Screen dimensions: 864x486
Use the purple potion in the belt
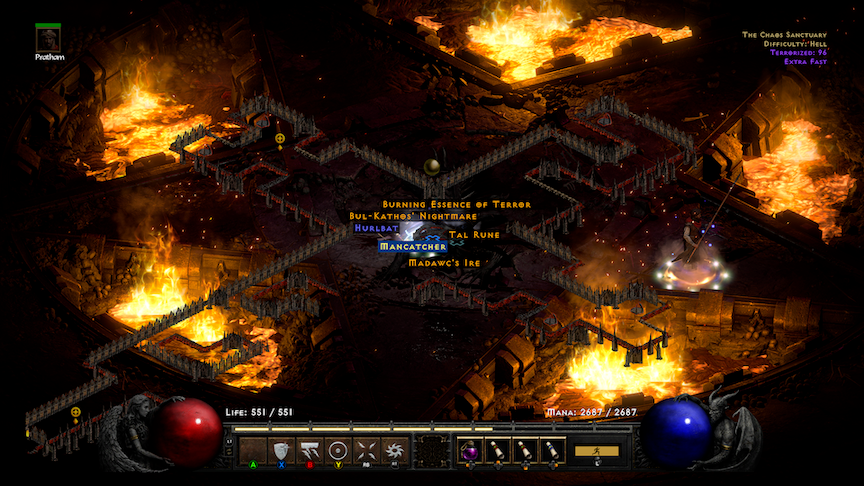[470, 451]
